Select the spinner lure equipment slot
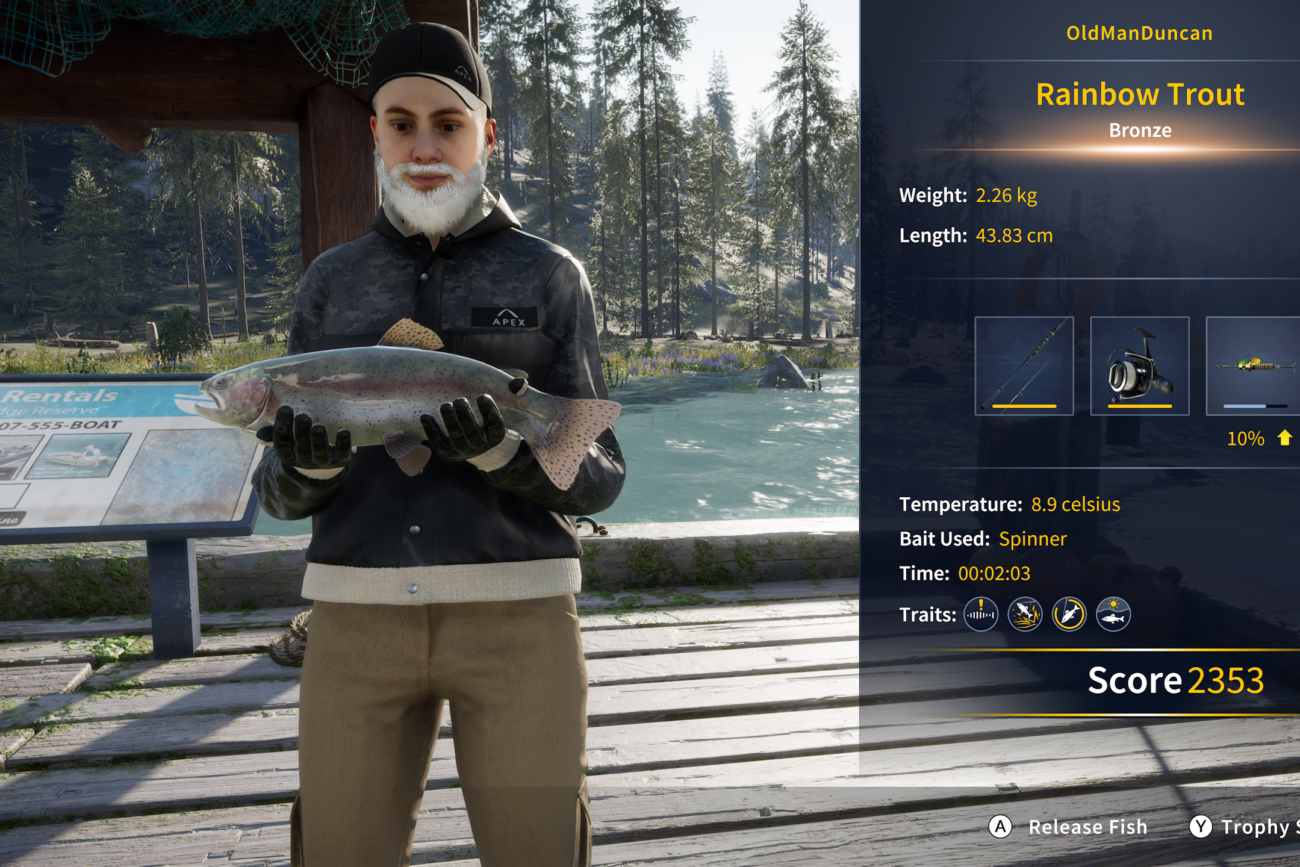The width and height of the screenshot is (1300, 867). [x=1254, y=366]
